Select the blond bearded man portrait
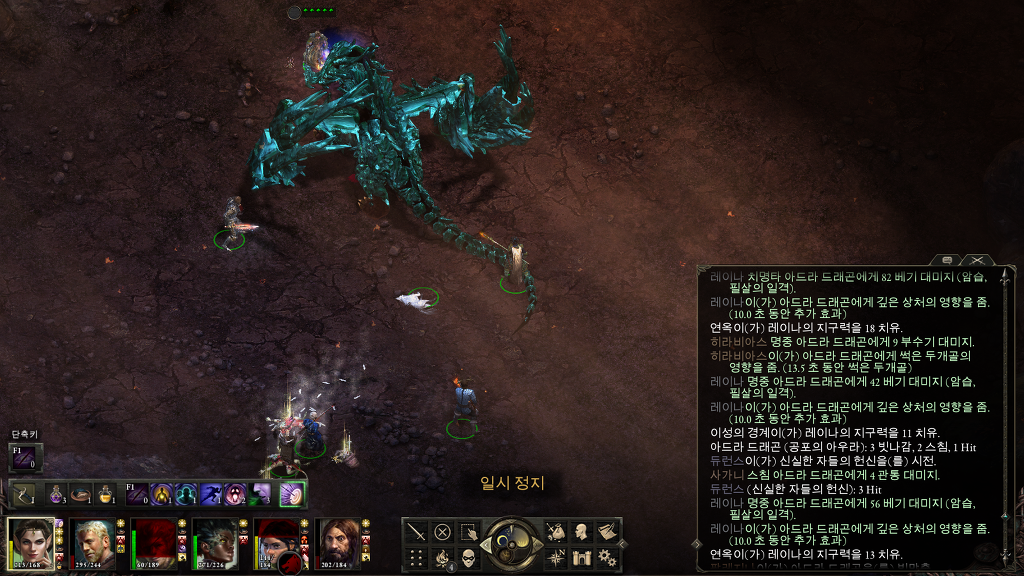This screenshot has width=1024, height=576. click(94, 543)
